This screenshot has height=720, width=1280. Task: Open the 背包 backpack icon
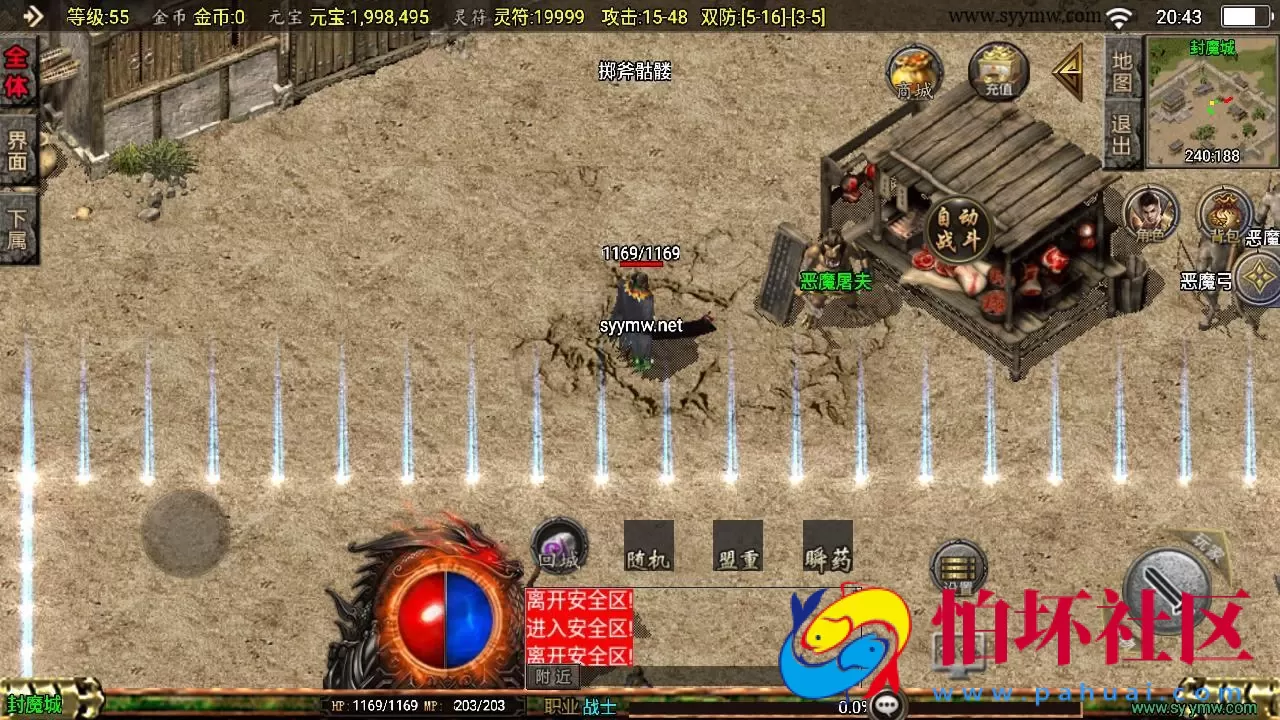coord(1223,213)
